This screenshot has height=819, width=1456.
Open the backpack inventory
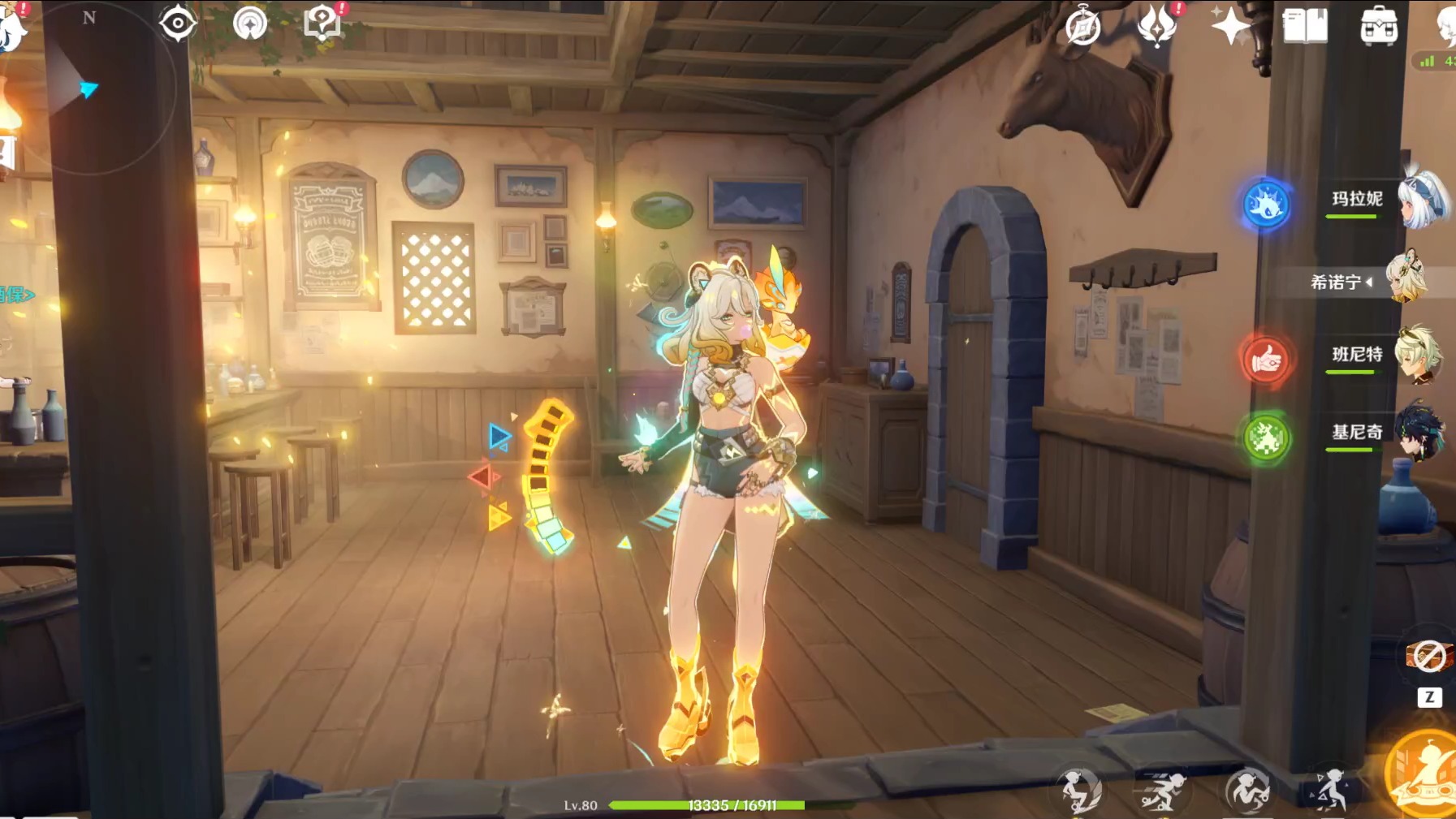tap(1379, 28)
